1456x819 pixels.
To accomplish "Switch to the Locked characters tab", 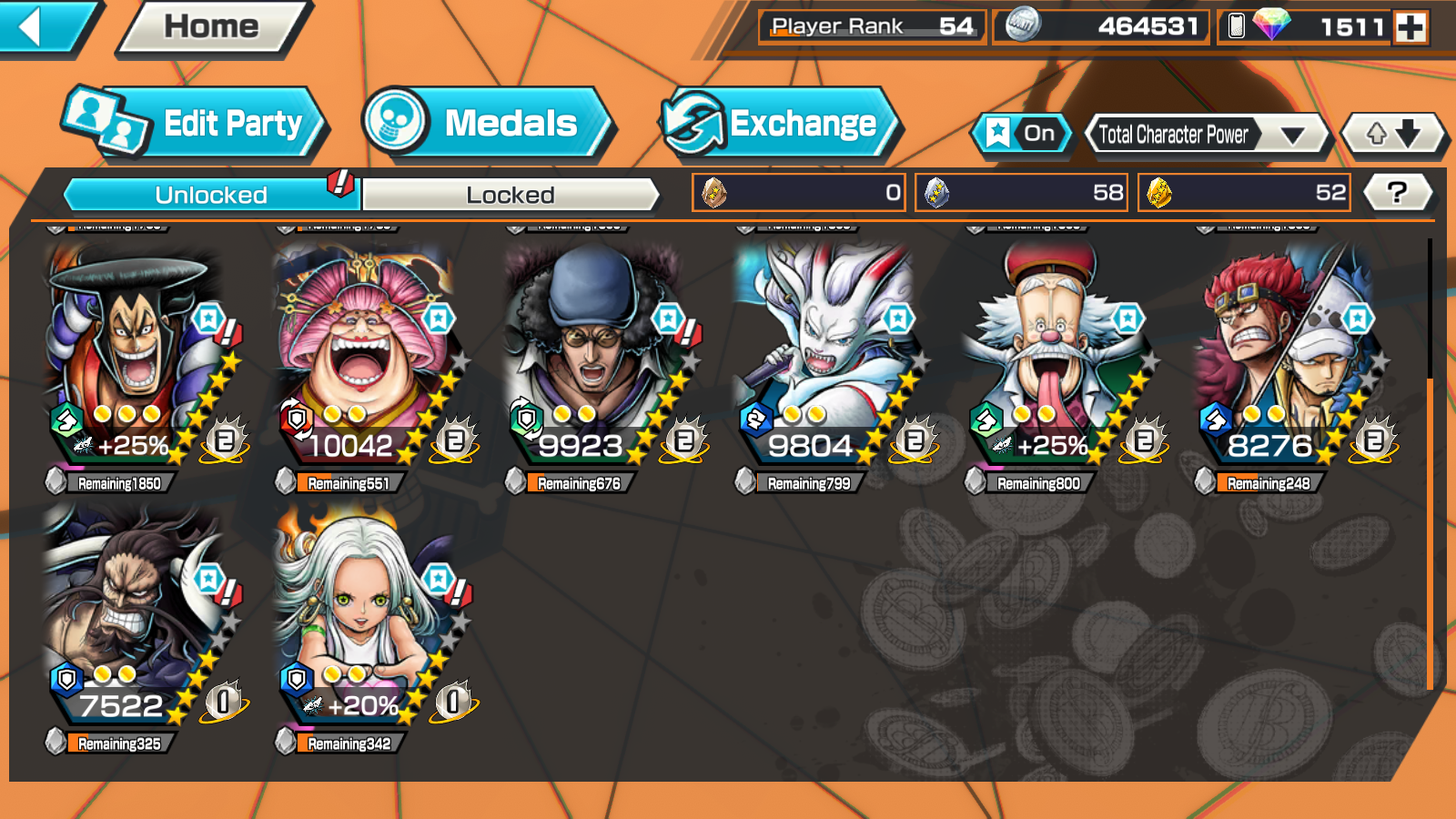I will (x=510, y=195).
